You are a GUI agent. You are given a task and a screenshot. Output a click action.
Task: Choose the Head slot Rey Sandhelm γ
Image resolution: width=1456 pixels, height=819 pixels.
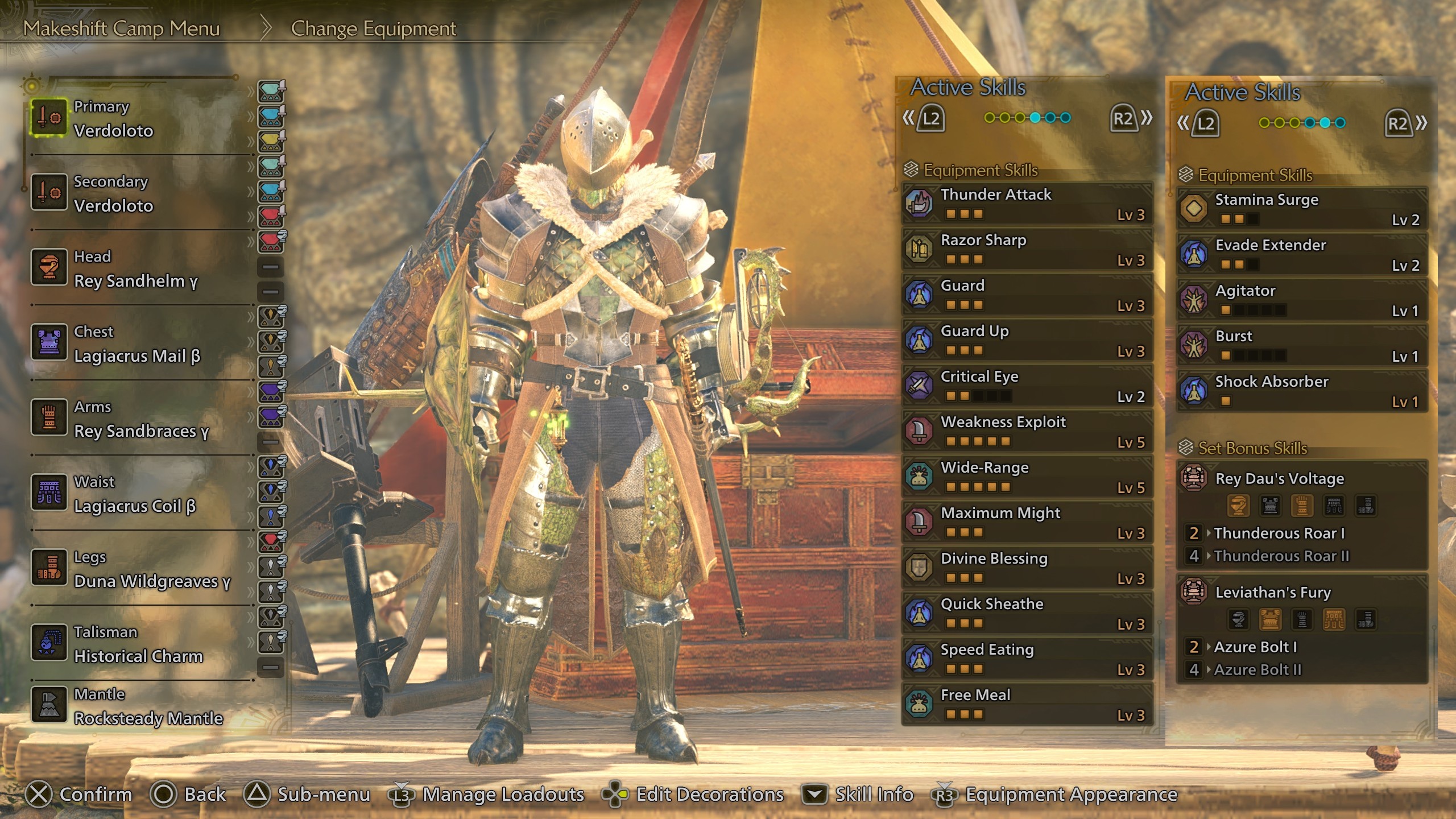pos(136,268)
